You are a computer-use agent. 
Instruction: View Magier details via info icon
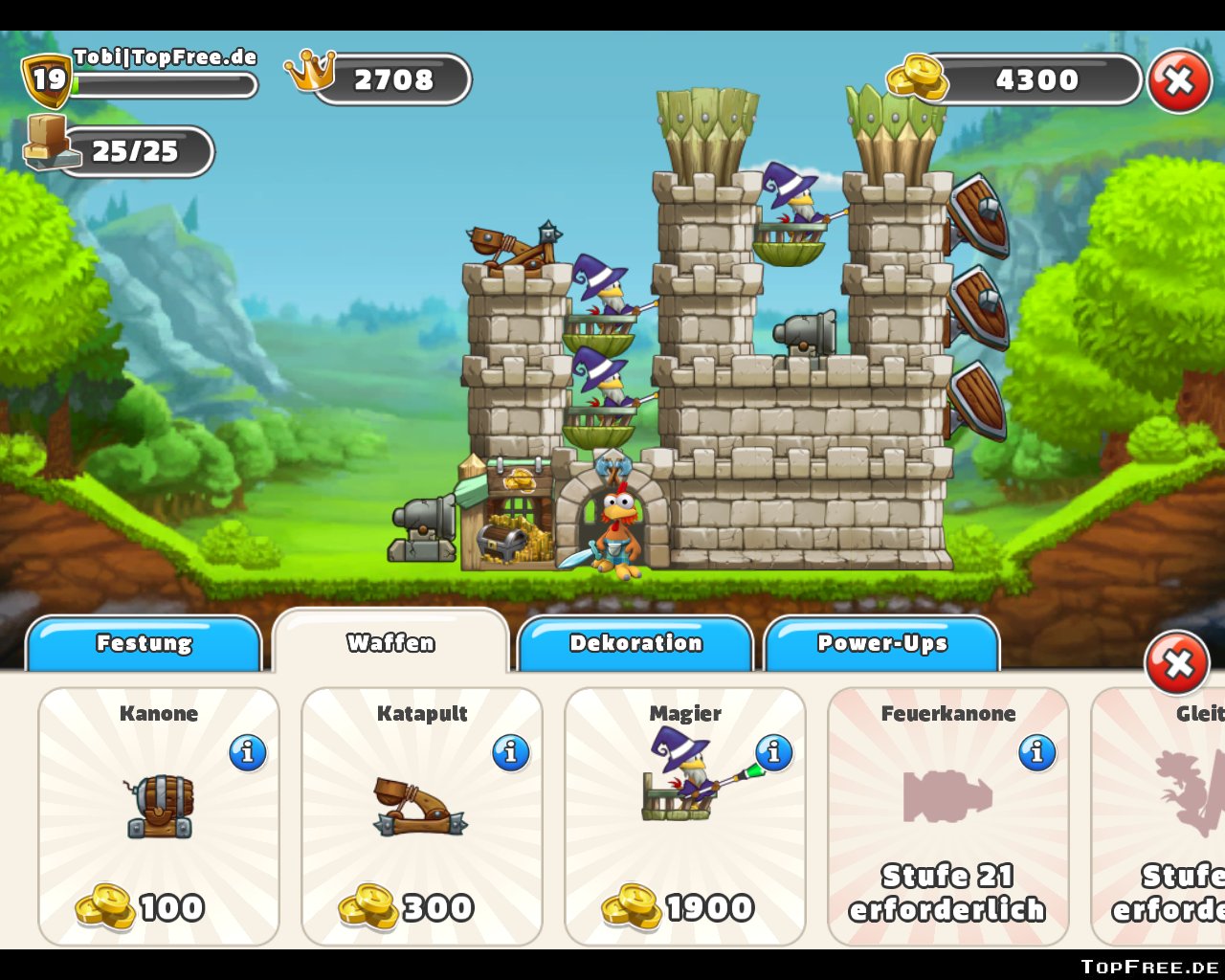click(774, 753)
